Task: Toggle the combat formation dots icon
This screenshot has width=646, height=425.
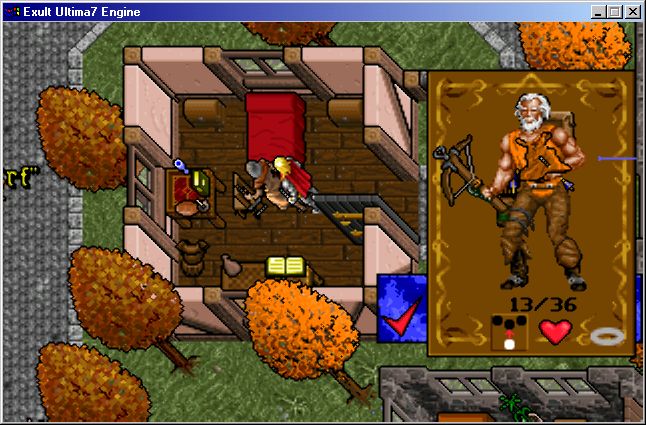Action: pos(510,331)
